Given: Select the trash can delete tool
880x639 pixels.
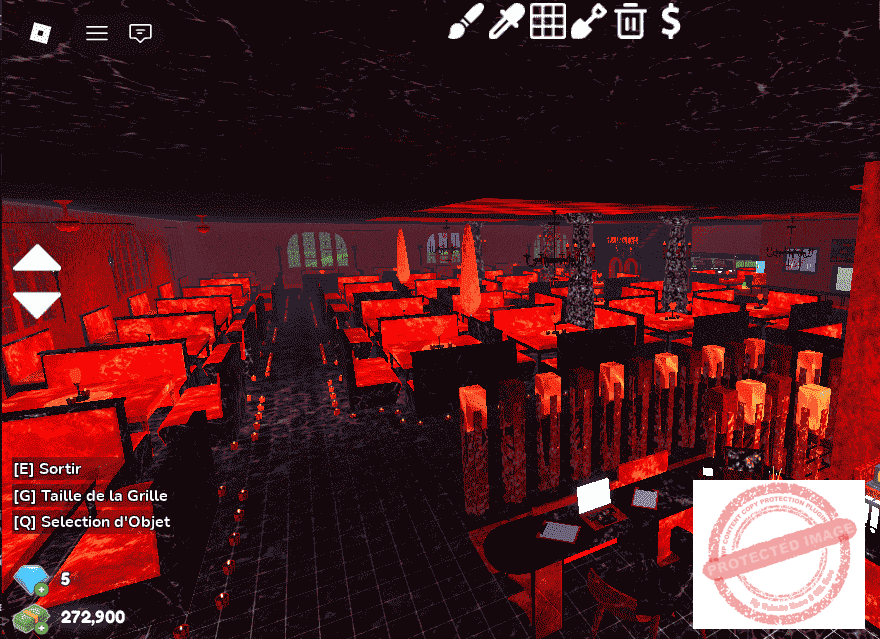Looking at the screenshot, I should [630, 21].
